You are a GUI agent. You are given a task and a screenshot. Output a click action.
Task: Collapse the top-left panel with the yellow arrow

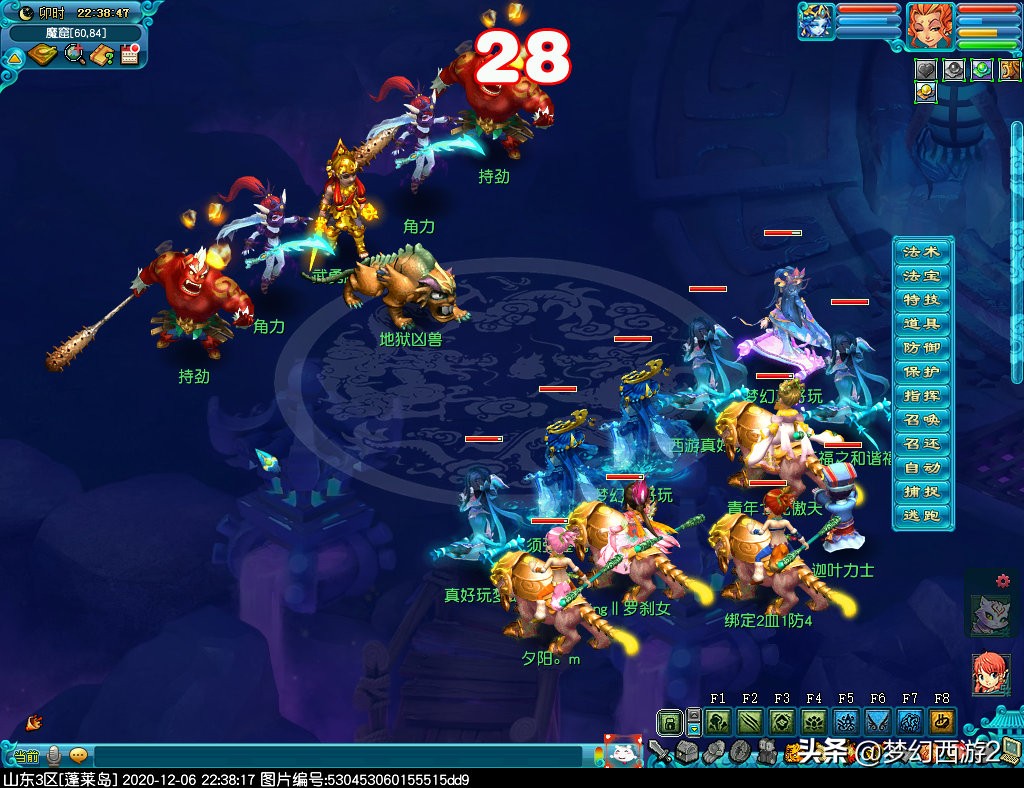(15, 58)
